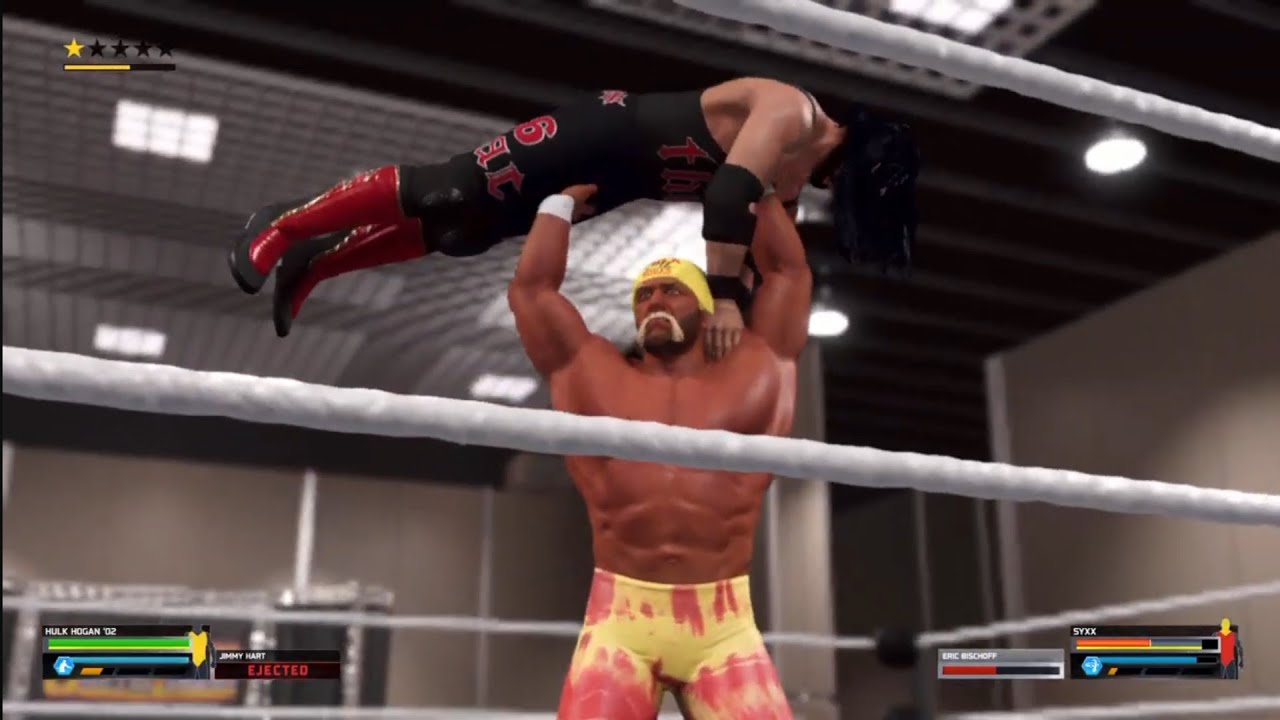The image size is (1280, 720).
Task: Click the yellow body damage silhouette for Hulk Hogan
Action: [199, 647]
